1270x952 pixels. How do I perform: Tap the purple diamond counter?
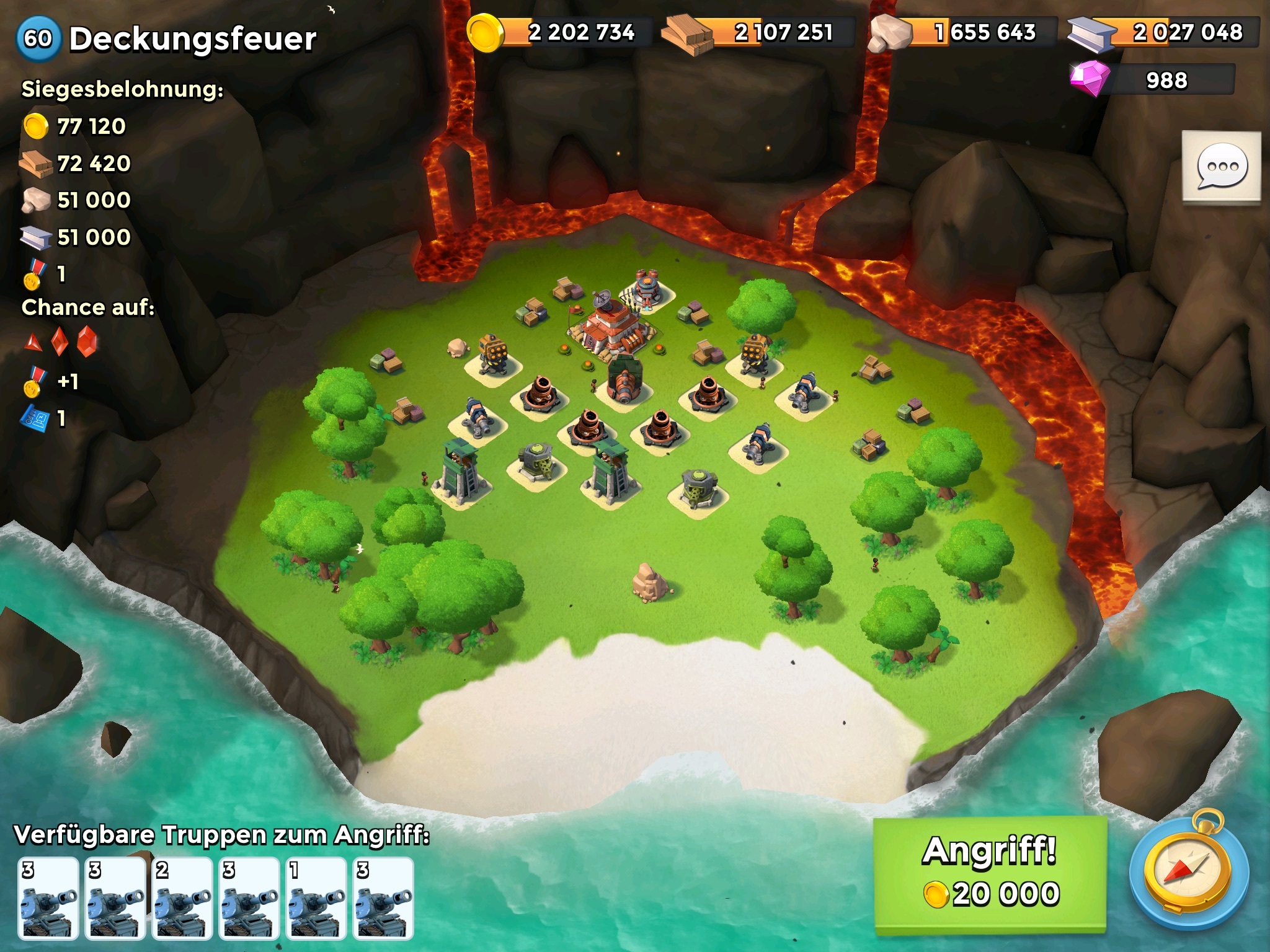tap(1152, 81)
